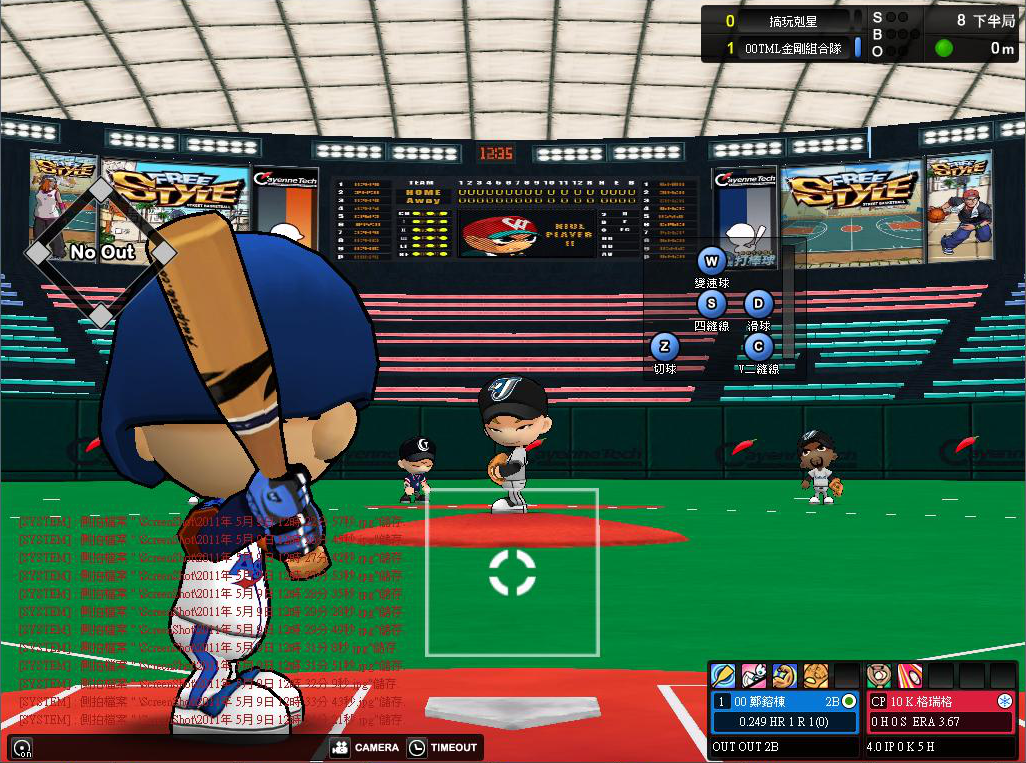Toggle the round 'on' icon in the bottom bar
Image resolution: width=1026 pixels, height=763 pixels.
point(22,747)
